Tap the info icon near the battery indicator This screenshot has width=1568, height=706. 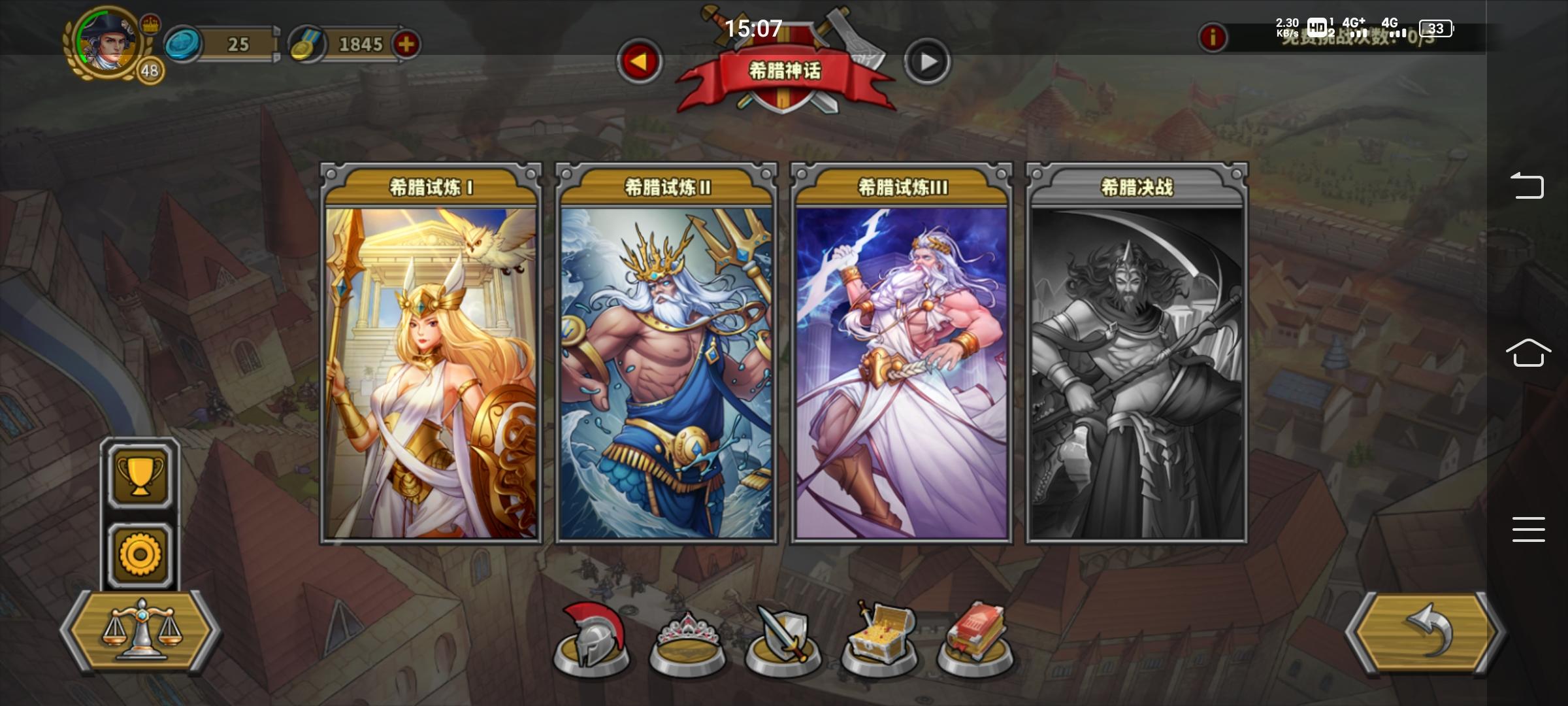pos(1215,38)
